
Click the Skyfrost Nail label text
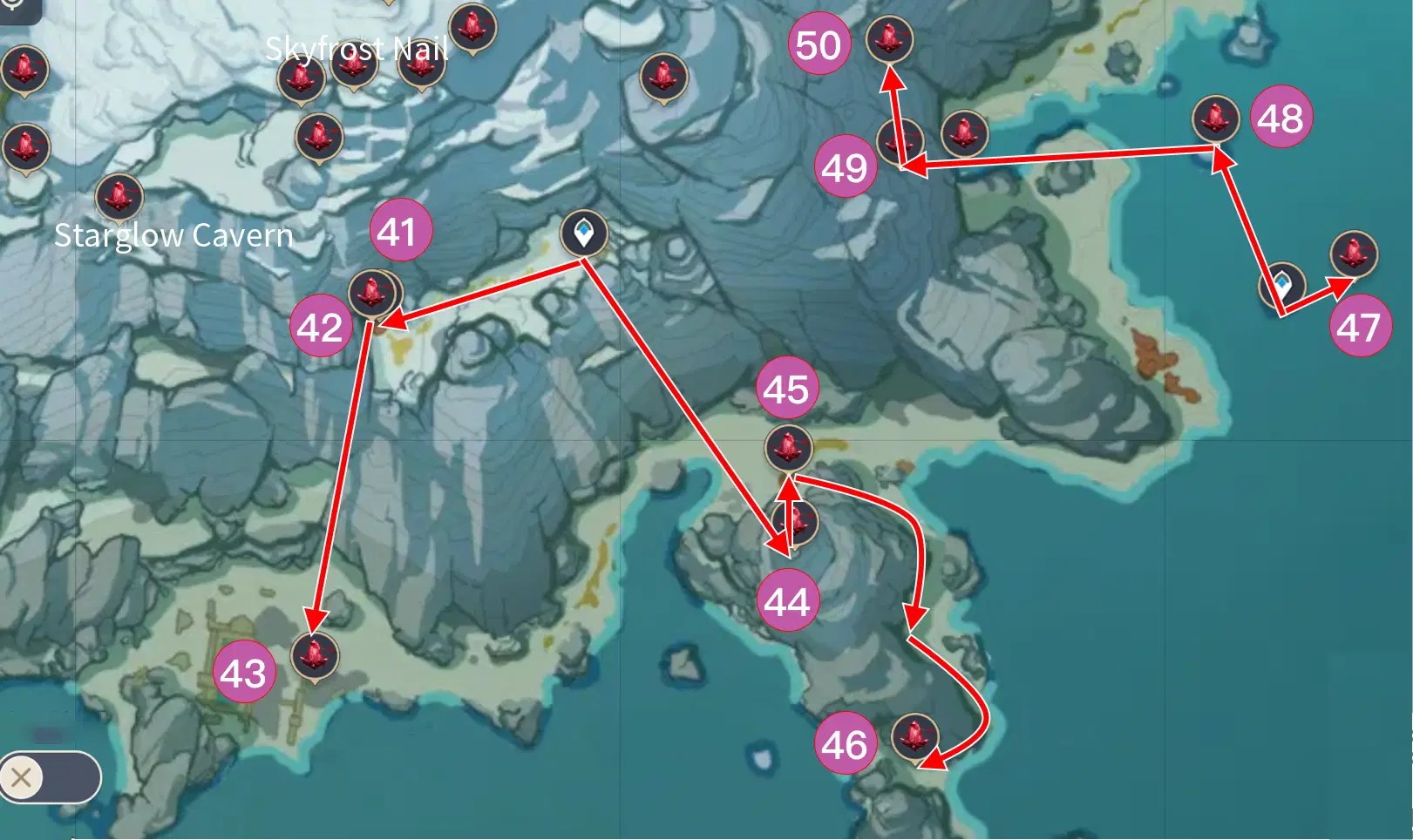(357, 50)
